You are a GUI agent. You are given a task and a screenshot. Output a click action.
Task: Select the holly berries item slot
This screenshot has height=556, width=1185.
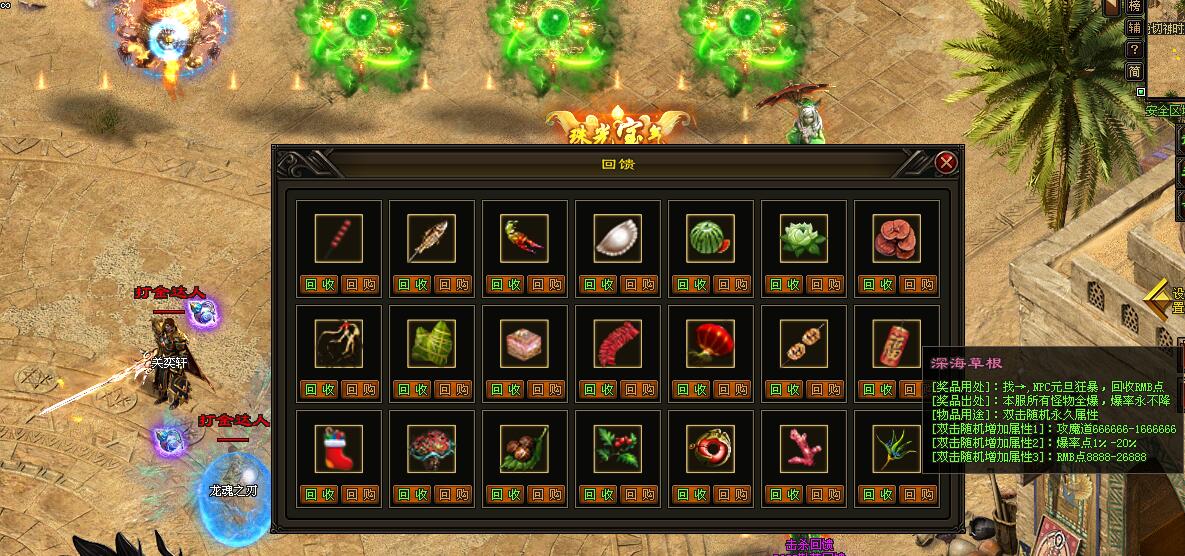point(618,449)
